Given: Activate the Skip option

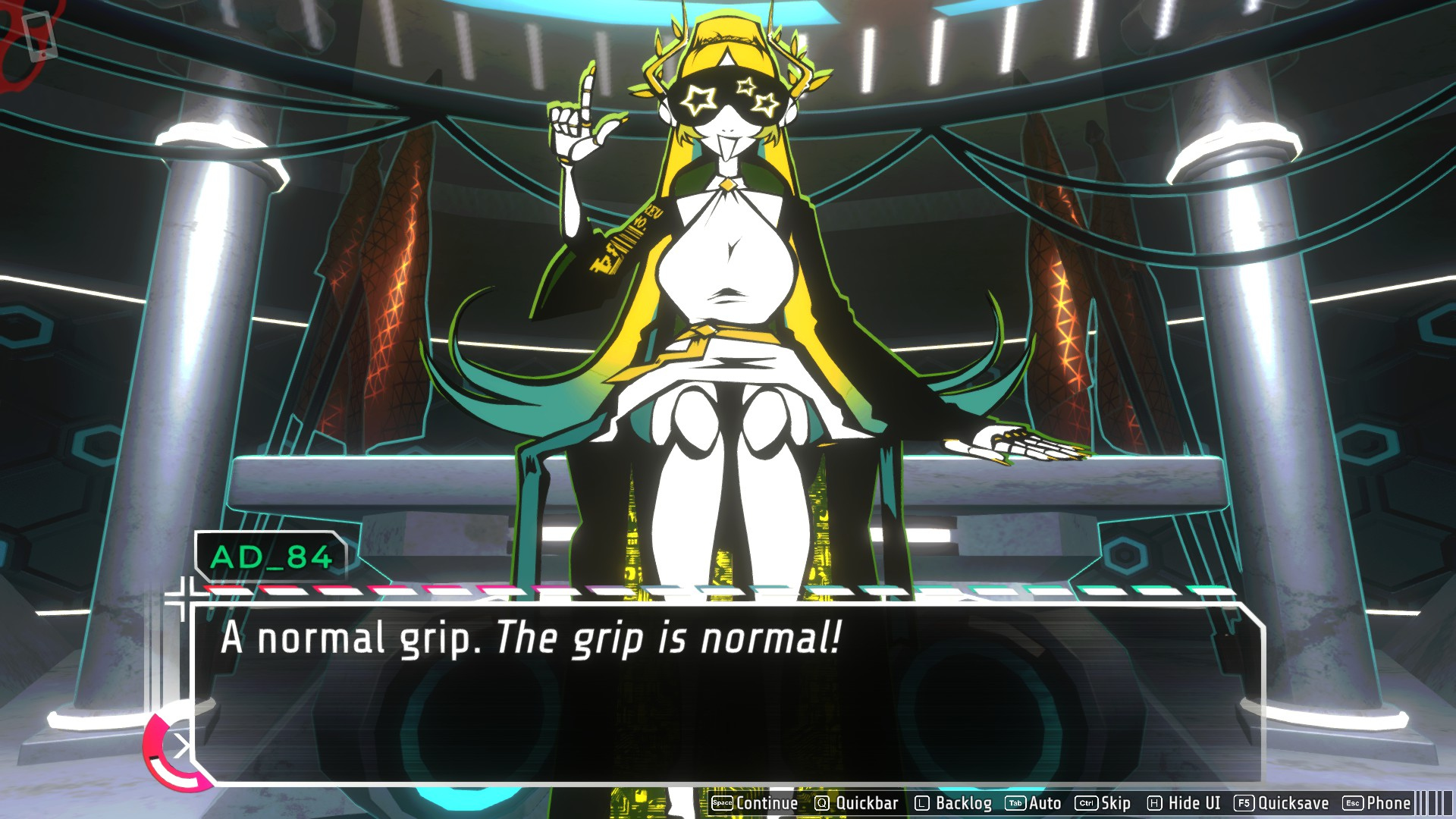Looking at the screenshot, I should (x=1103, y=803).
